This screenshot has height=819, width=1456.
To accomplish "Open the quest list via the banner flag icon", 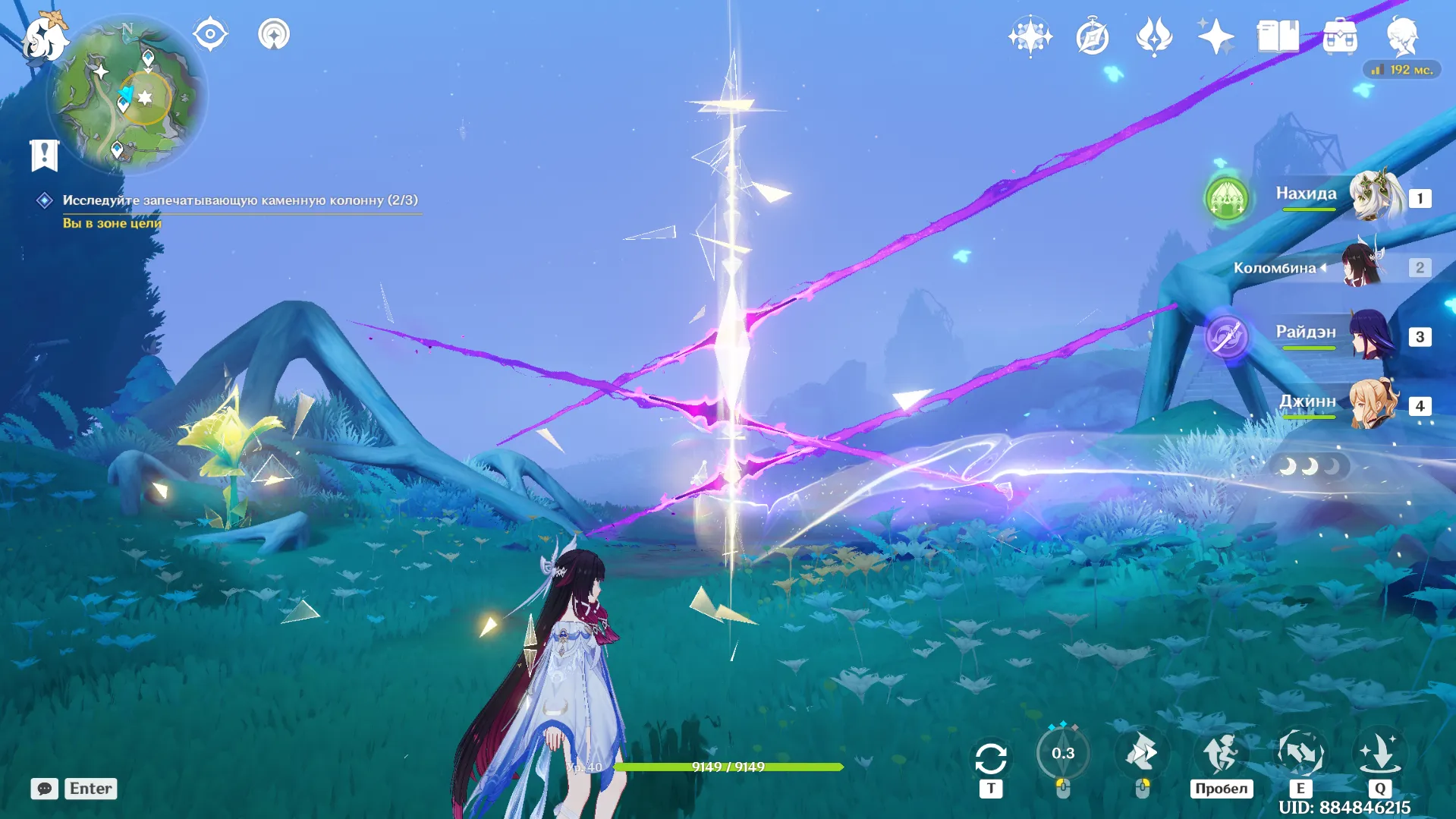I will 45,155.
